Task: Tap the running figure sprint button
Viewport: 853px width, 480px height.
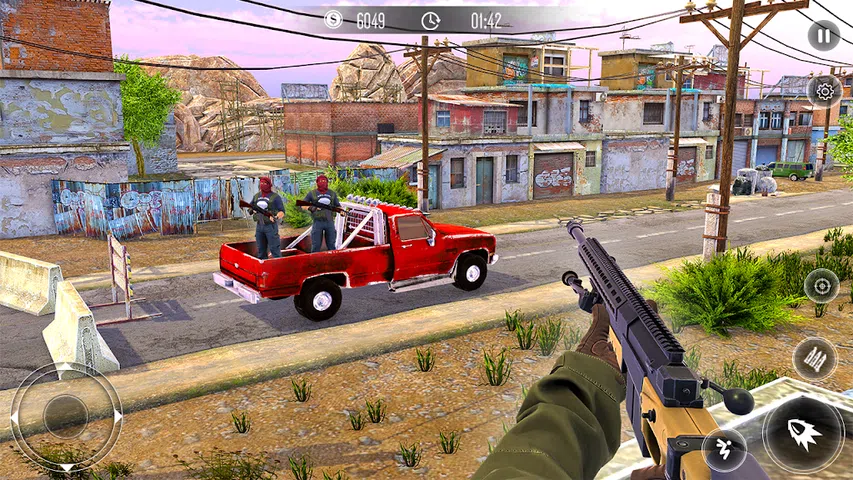Action: click(x=724, y=449)
